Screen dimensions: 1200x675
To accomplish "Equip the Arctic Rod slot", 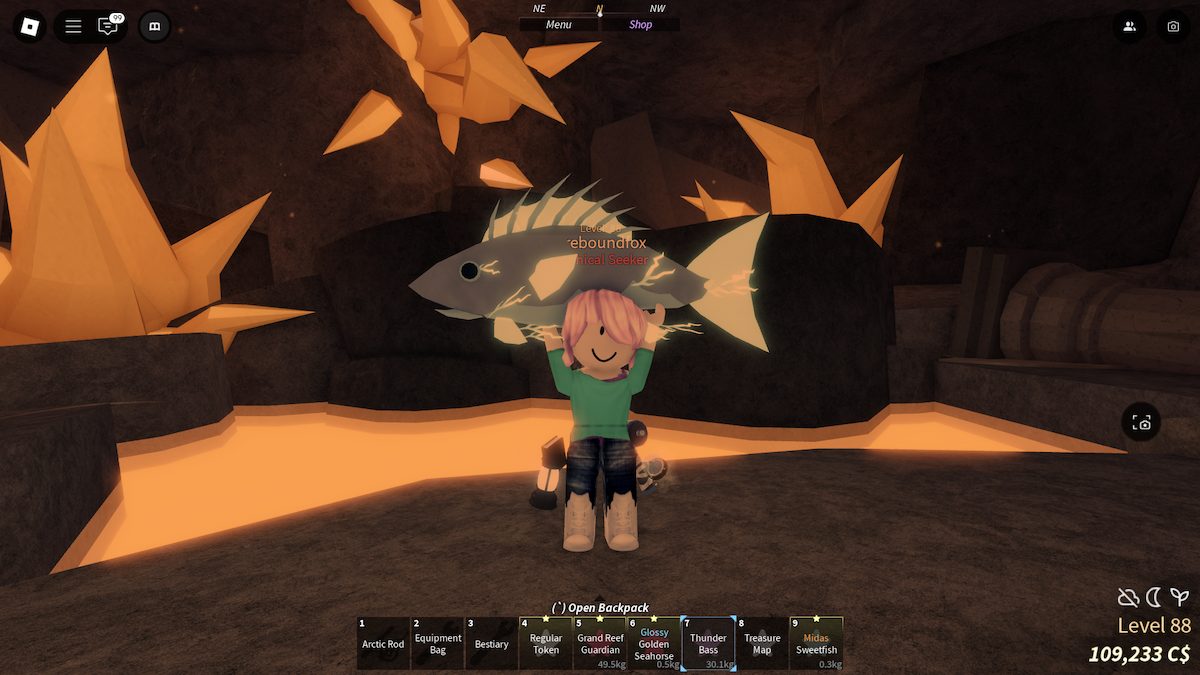I will (383, 643).
